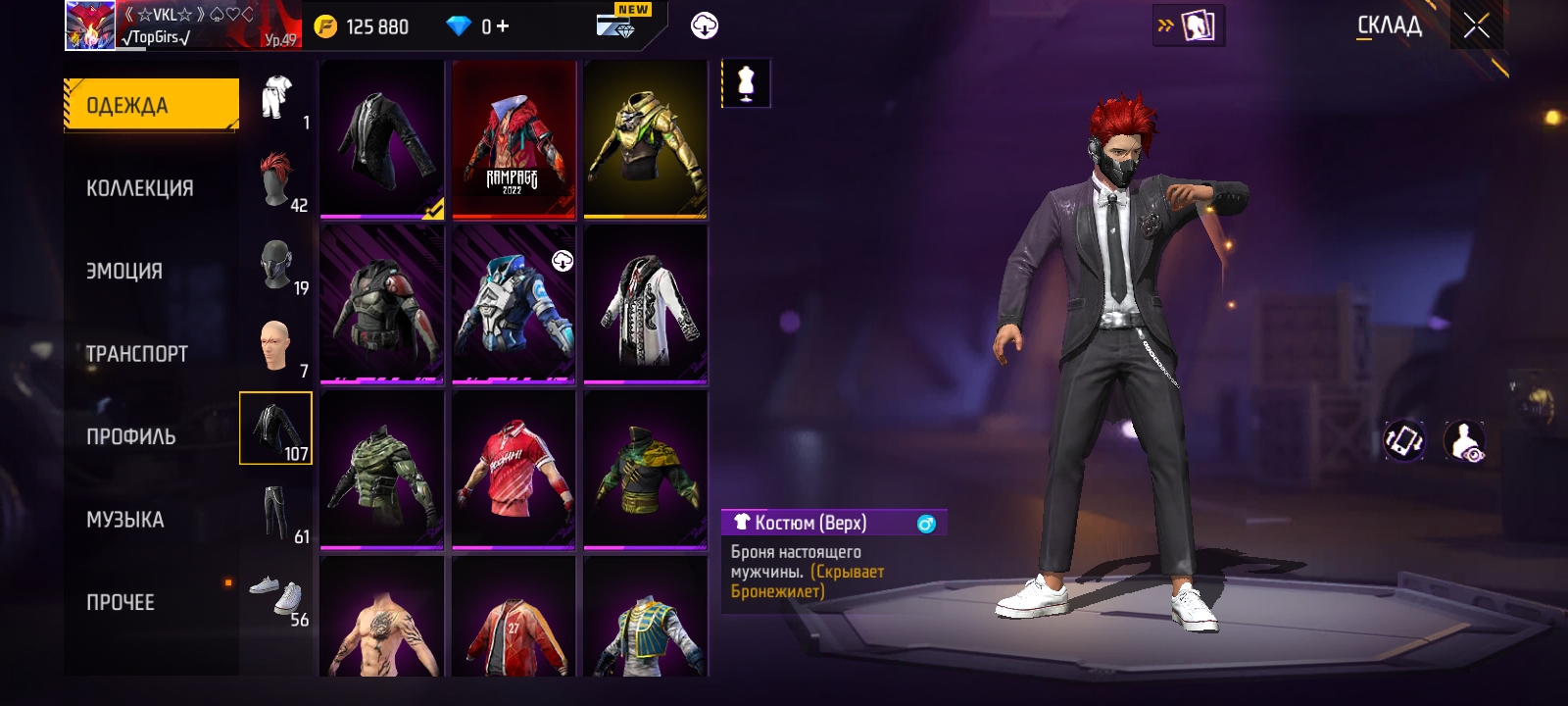
Task: Select the red jersey shirt
Action: pos(514,470)
